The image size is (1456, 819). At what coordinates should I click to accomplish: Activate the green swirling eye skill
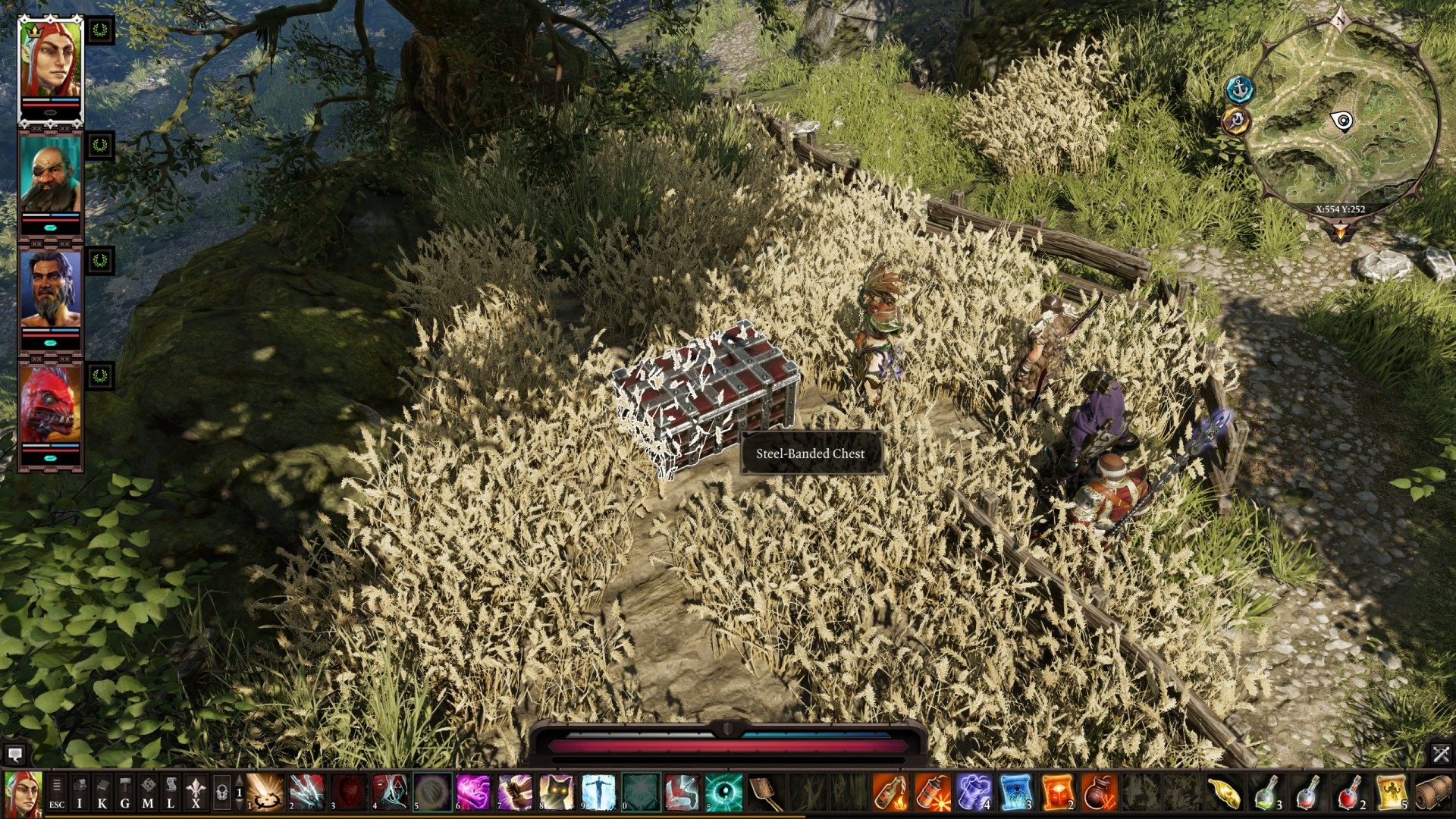(723, 792)
